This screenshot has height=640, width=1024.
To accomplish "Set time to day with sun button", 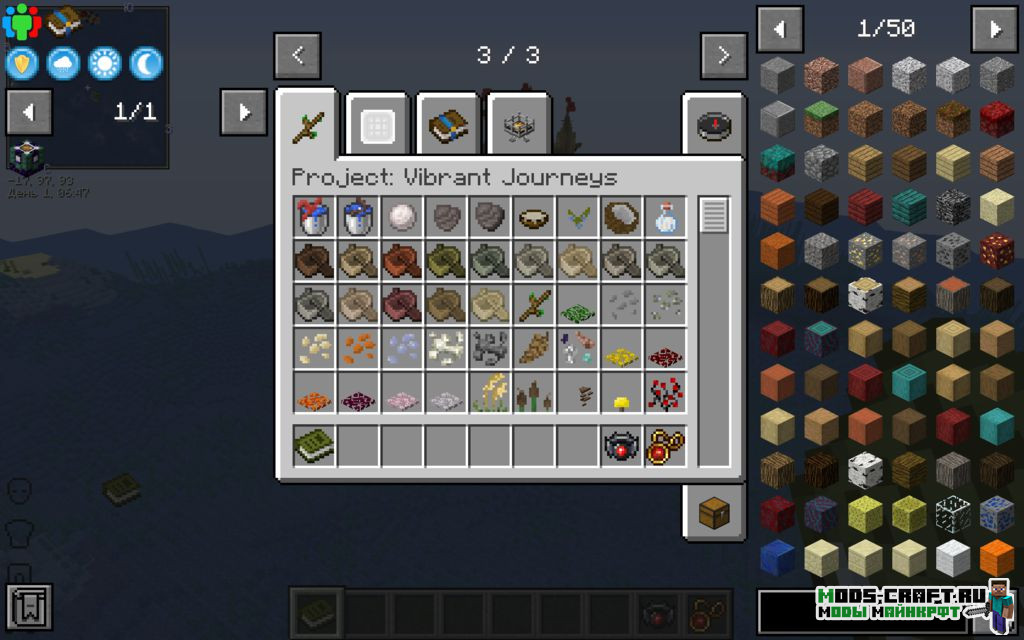I will pyautogui.click(x=104, y=64).
